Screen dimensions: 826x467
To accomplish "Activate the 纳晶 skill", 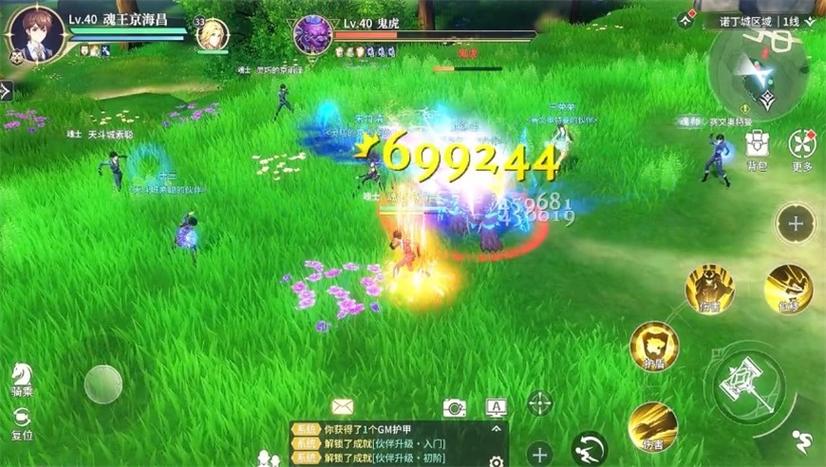I will point(654,346).
